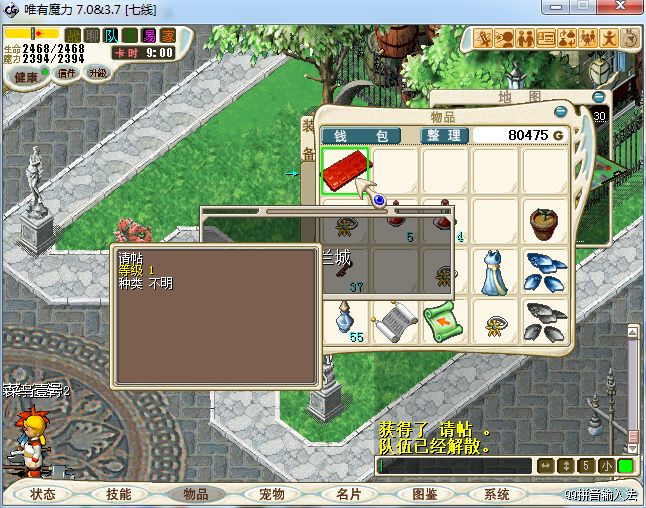Open the 图鉴 album menu

424,494
